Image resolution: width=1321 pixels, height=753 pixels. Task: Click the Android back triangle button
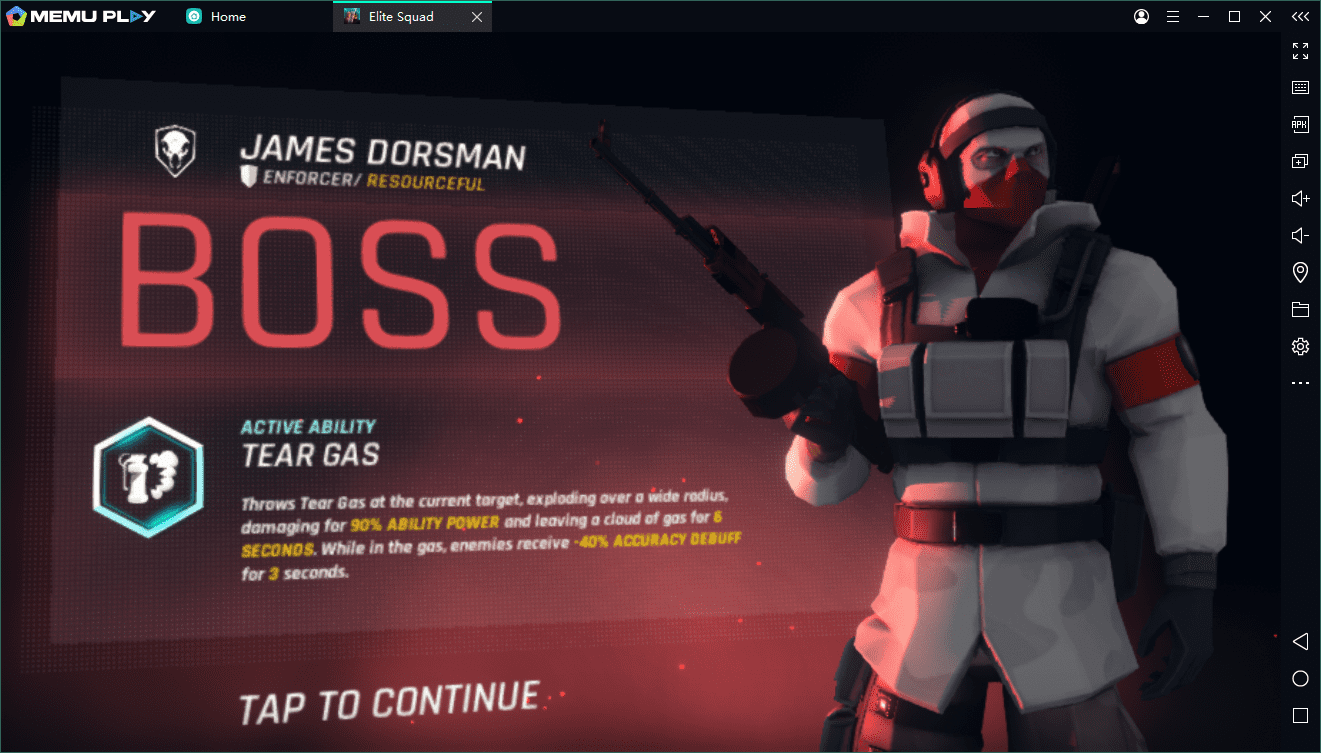[x=1300, y=641]
